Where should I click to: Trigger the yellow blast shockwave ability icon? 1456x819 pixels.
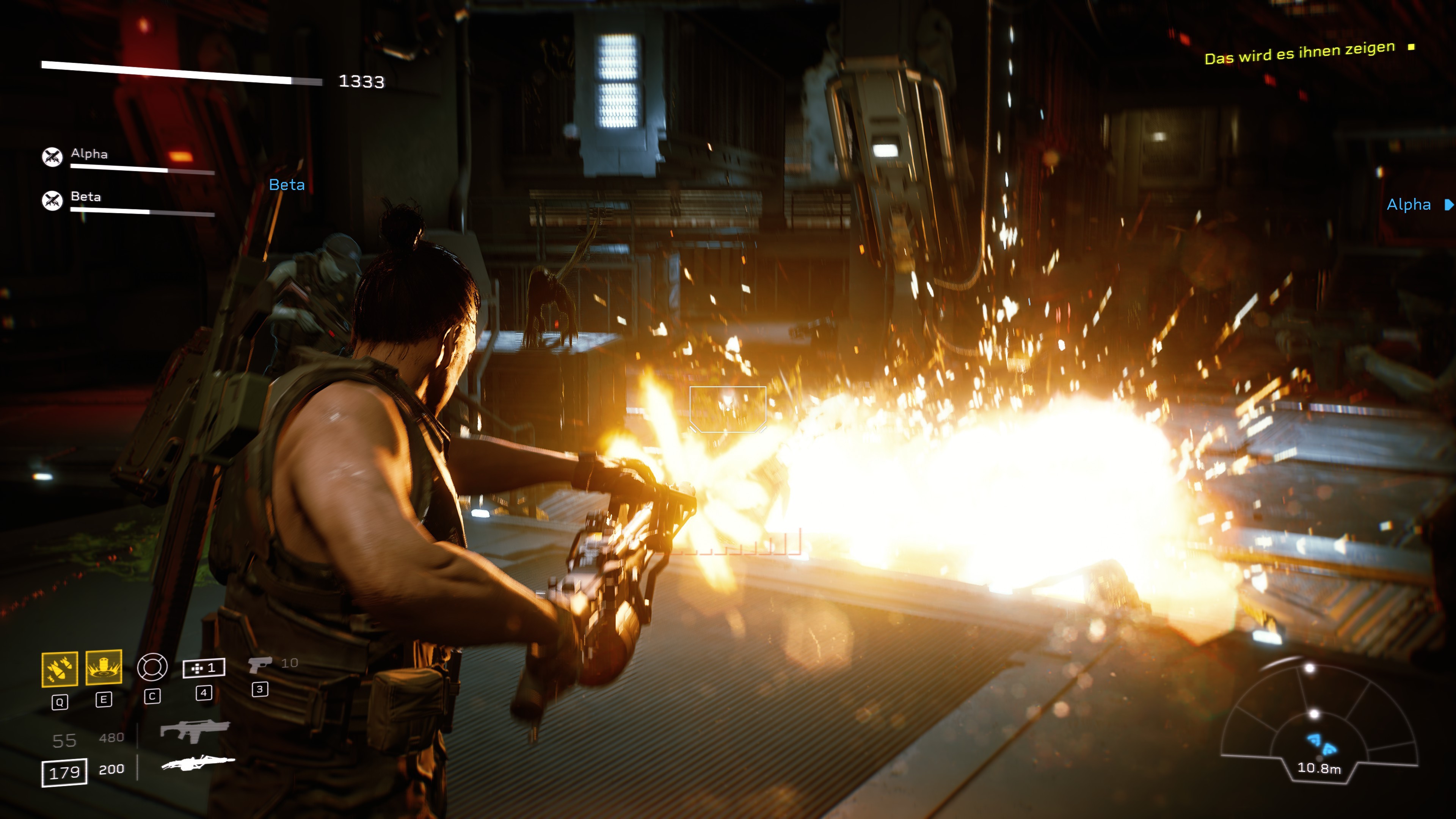pos(104,667)
